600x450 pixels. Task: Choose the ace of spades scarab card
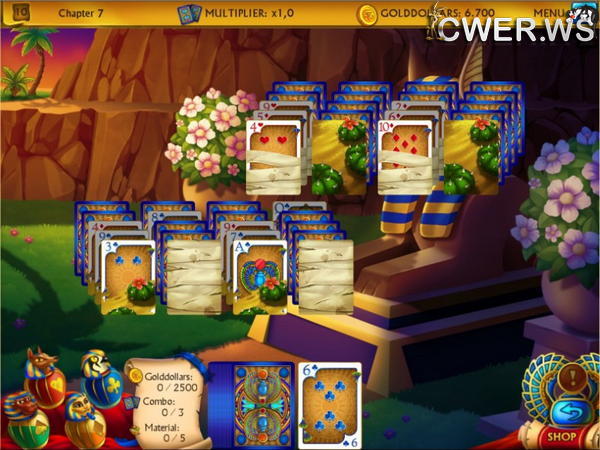(x=261, y=275)
